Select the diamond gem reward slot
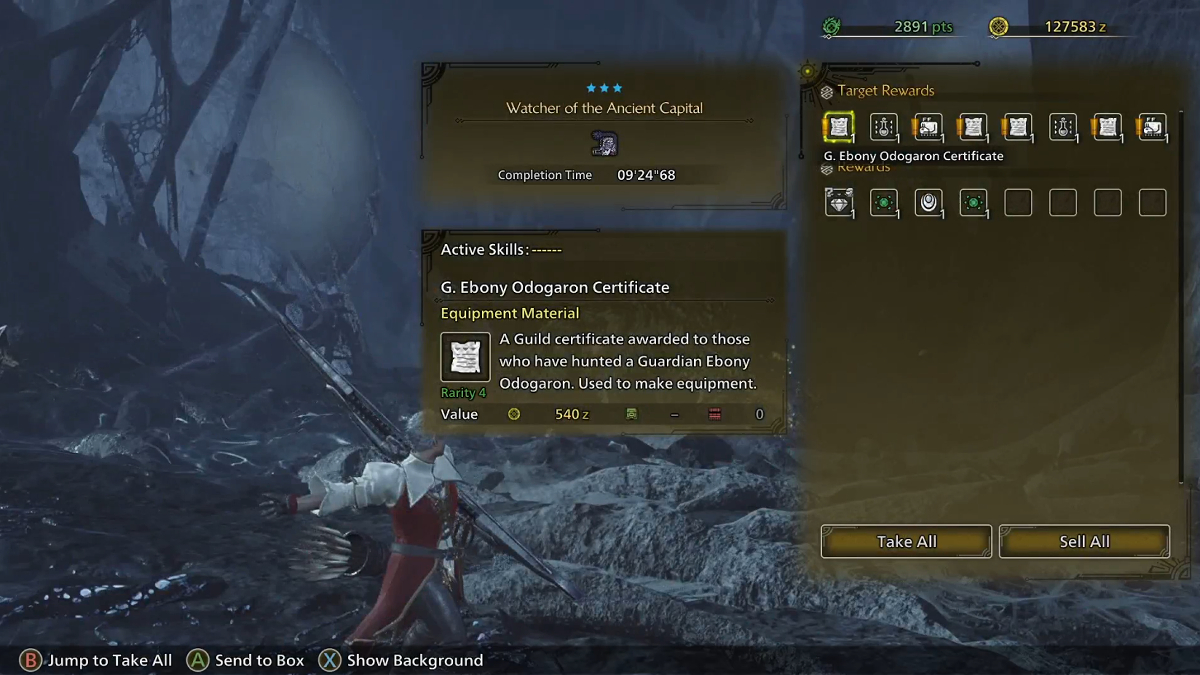 838,203
